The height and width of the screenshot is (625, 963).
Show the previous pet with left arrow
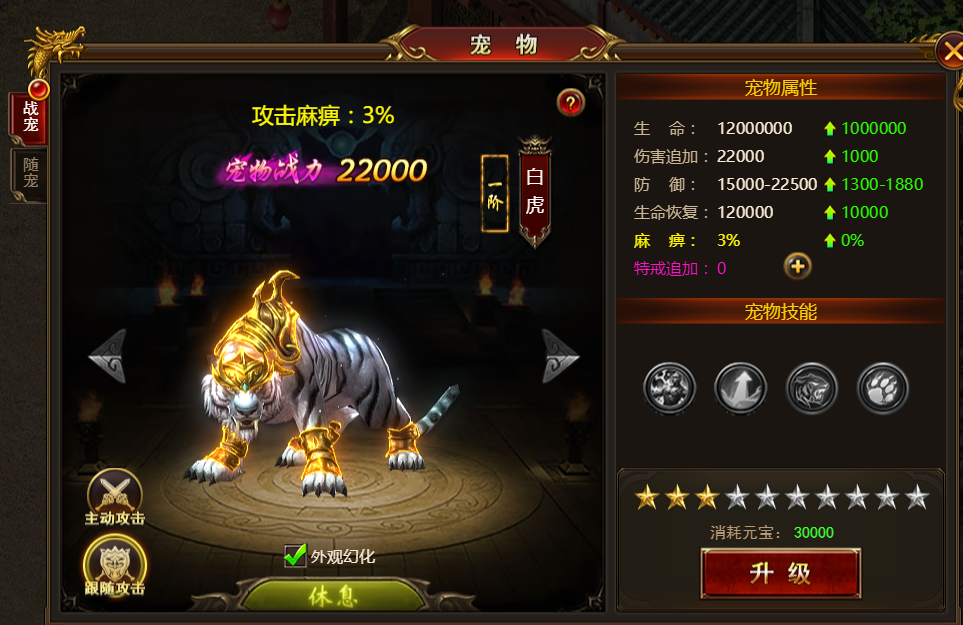pyautogui.click(x=107, y=356)
